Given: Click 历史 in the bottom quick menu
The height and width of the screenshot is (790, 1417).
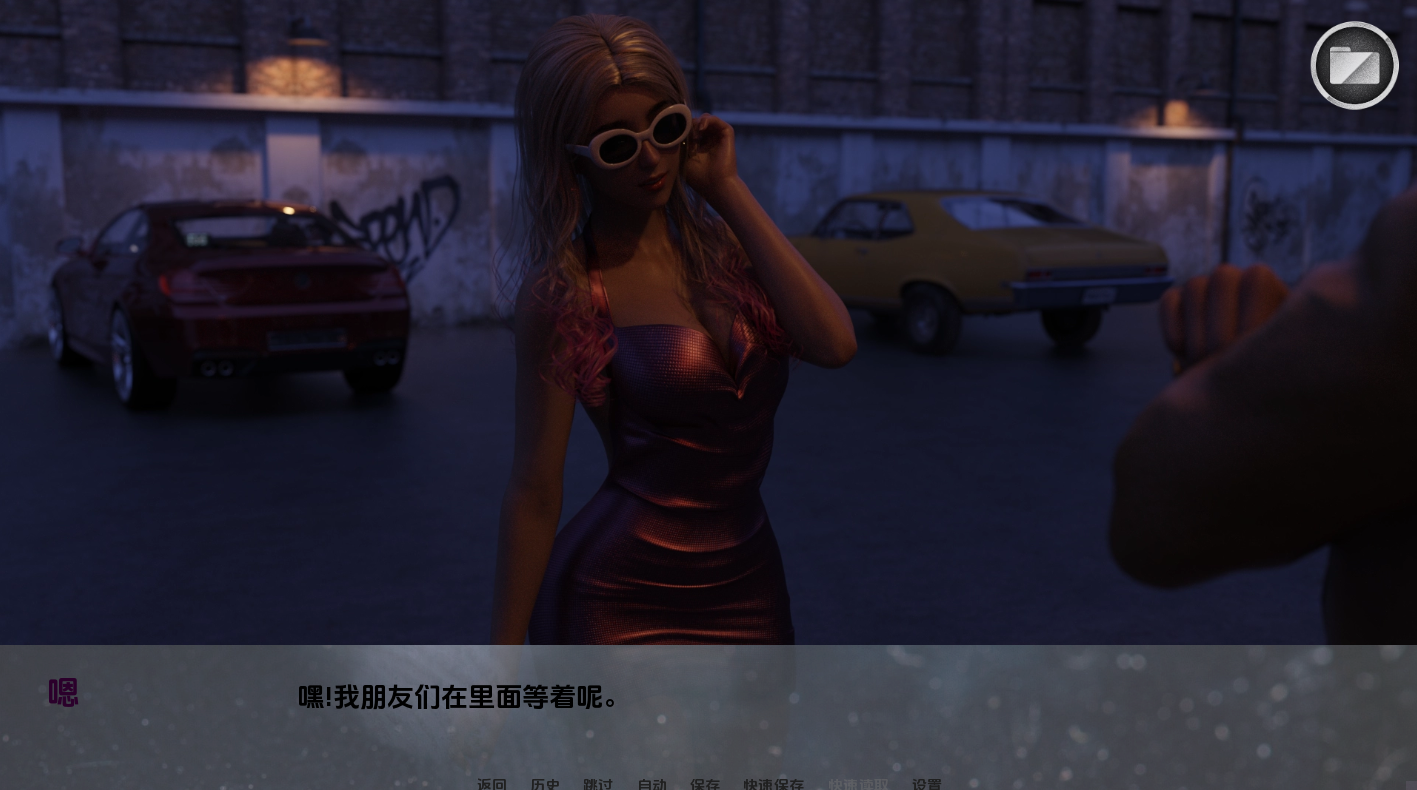Looking at the screenshot, I should 545,785.
